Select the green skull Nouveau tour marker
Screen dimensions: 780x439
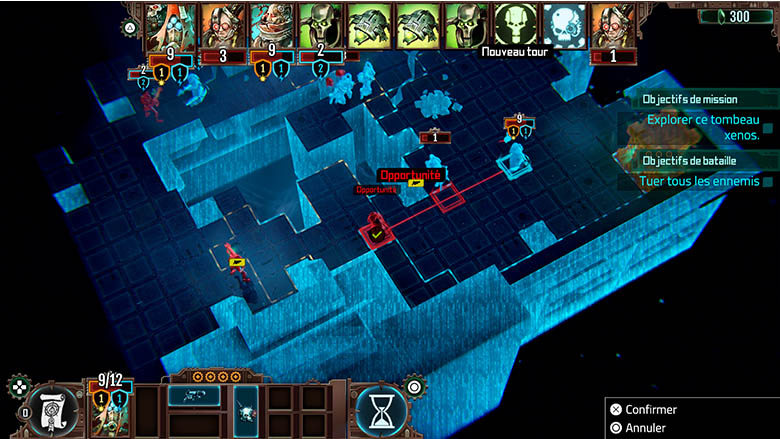point(516,24)
